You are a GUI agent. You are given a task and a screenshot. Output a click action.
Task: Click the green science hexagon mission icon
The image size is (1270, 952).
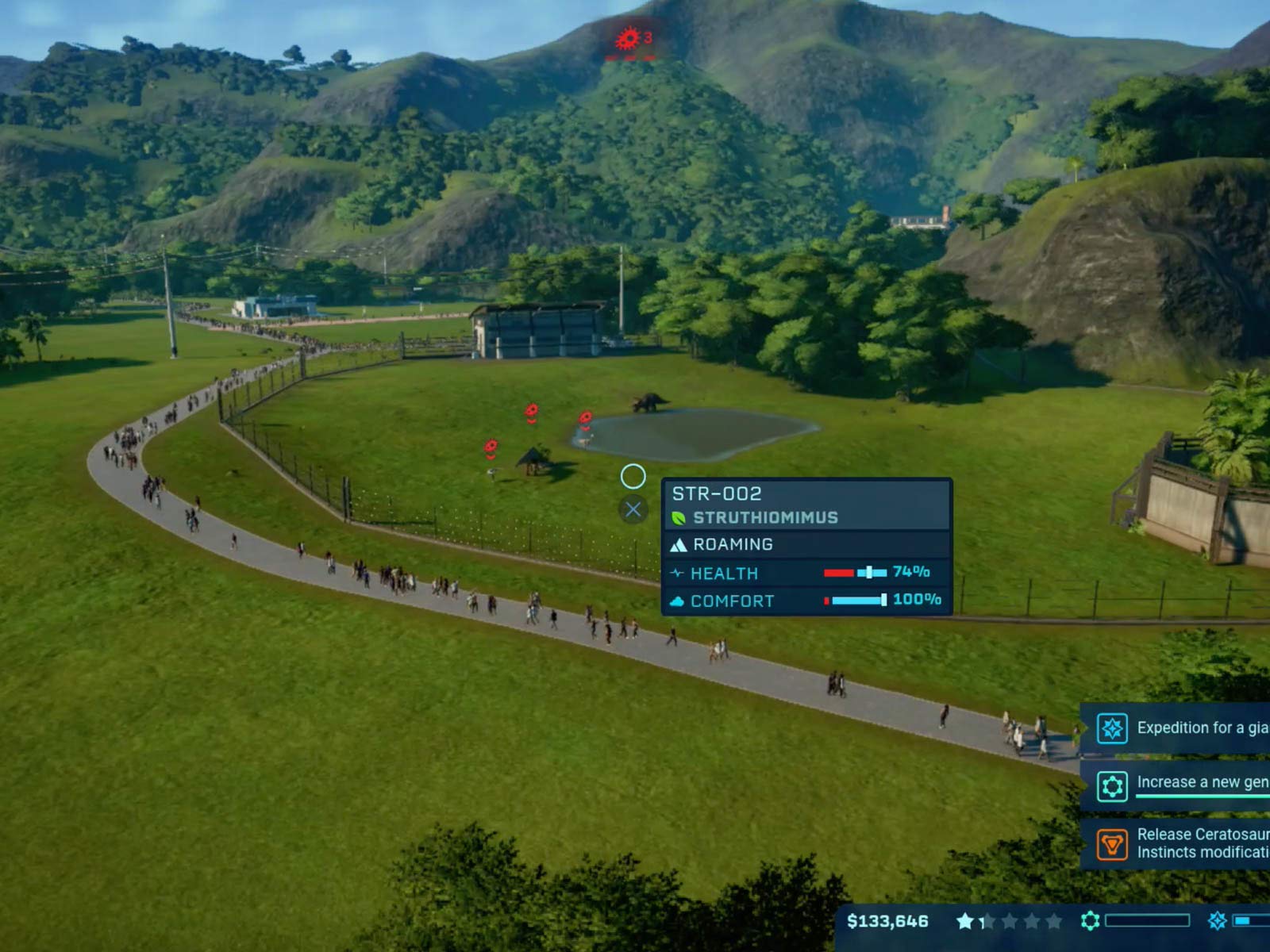(x=1114, y=786)
